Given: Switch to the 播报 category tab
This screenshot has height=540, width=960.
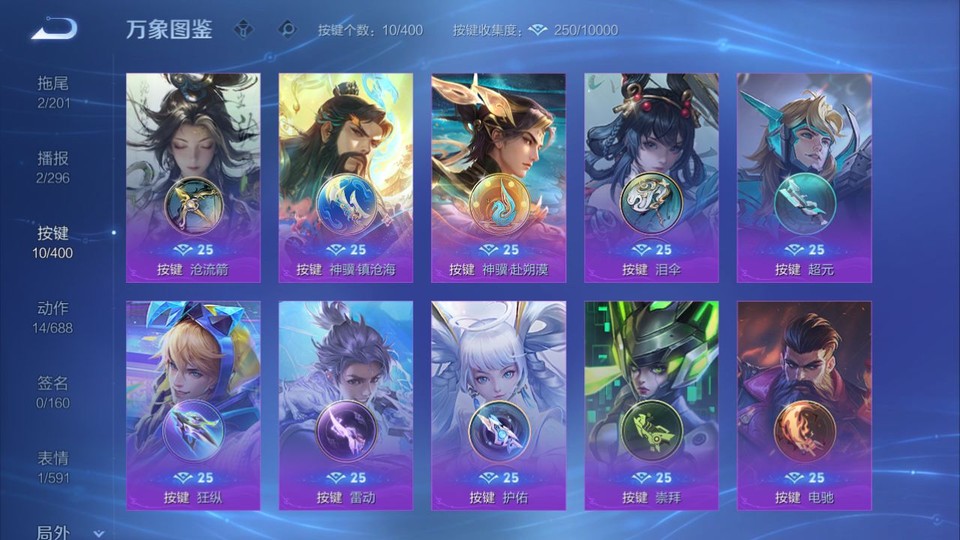Looking at the screenshot, I should click(54, 167).
